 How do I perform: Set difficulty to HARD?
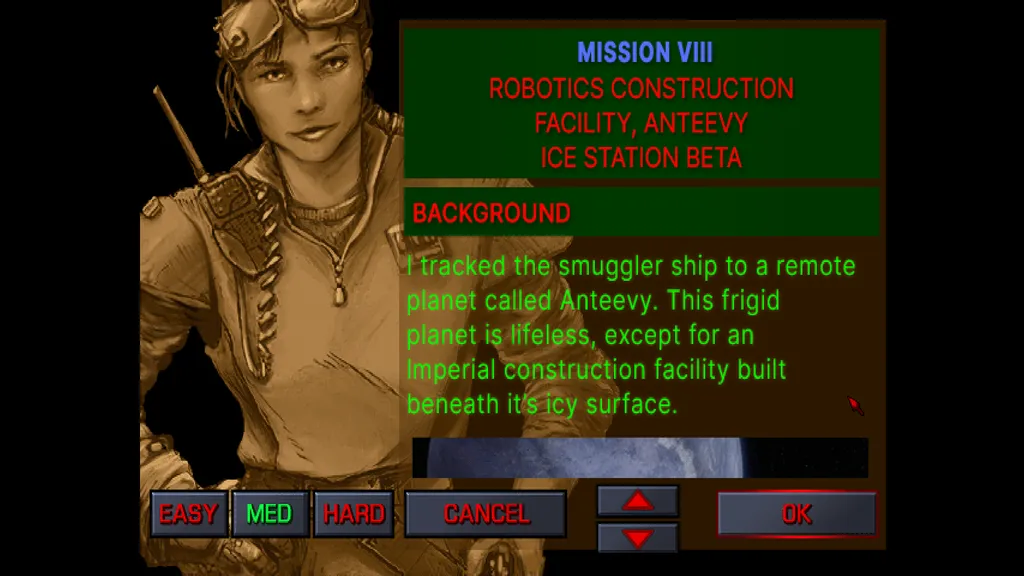click(x=353, y=514)
